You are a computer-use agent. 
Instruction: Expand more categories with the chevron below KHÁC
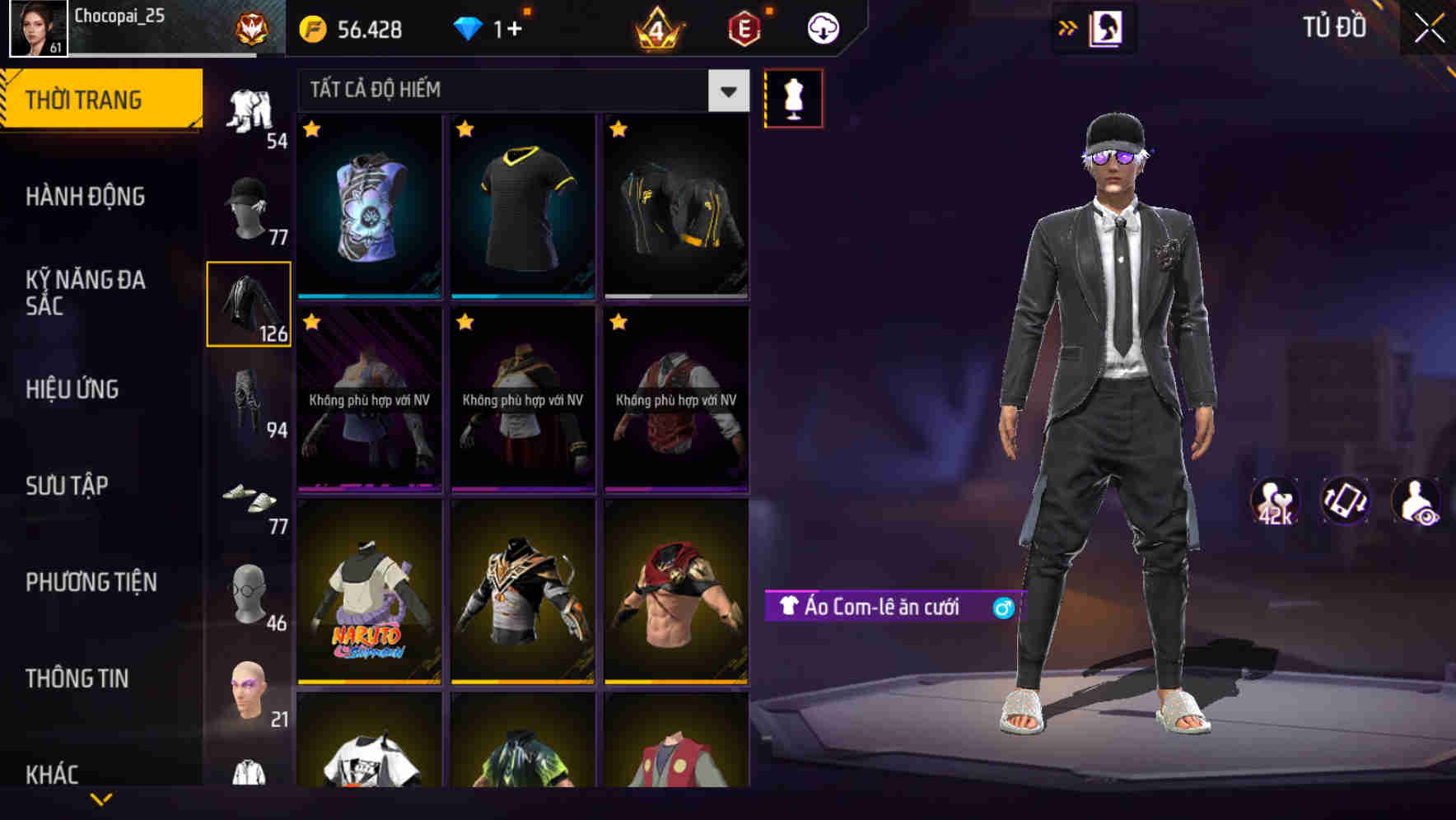click(x=101, y=800)
